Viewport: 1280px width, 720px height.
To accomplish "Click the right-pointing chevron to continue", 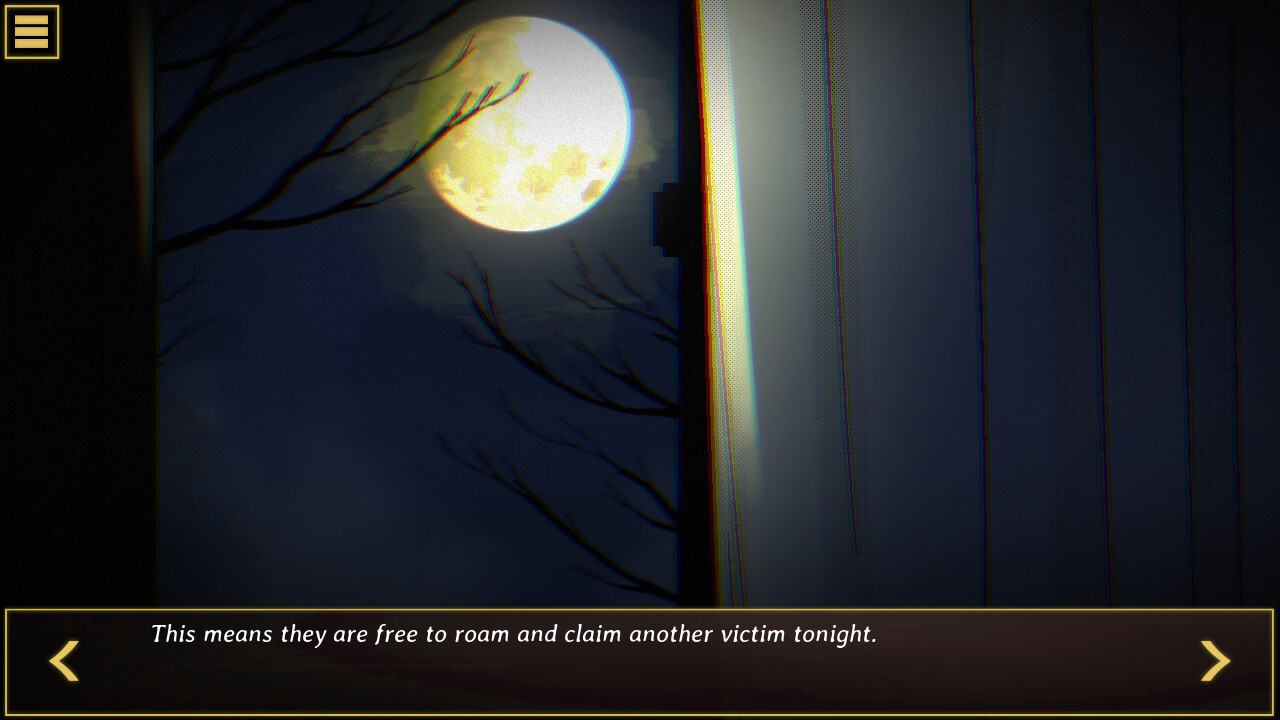I will [x=1216, y=661].
